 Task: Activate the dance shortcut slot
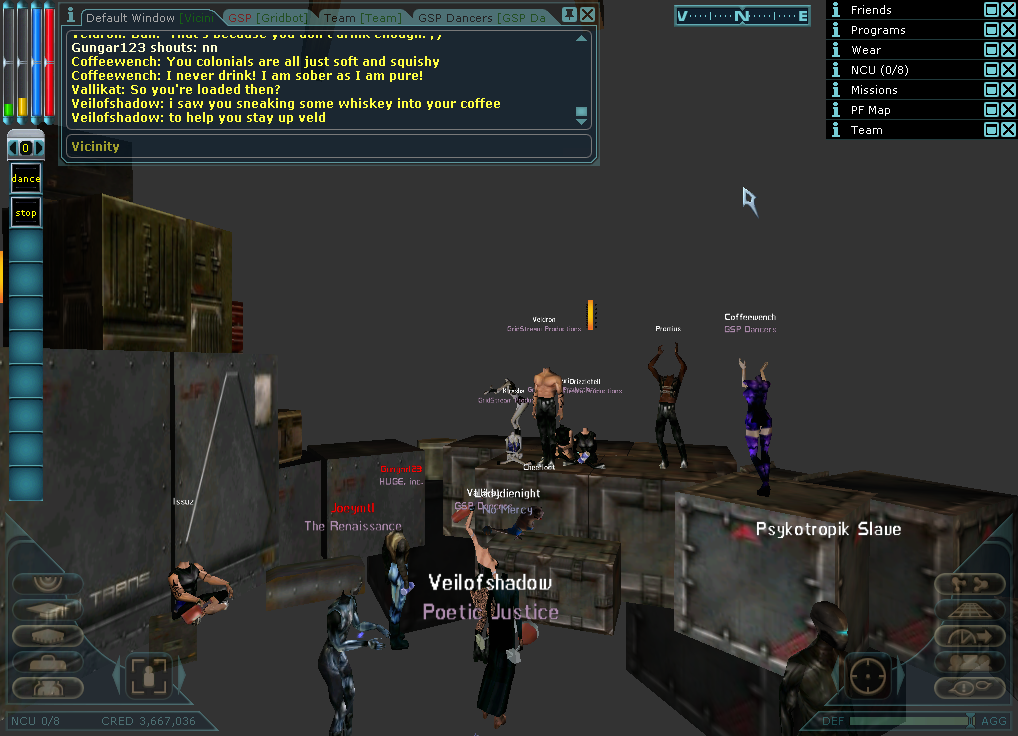tap(26, 179)
